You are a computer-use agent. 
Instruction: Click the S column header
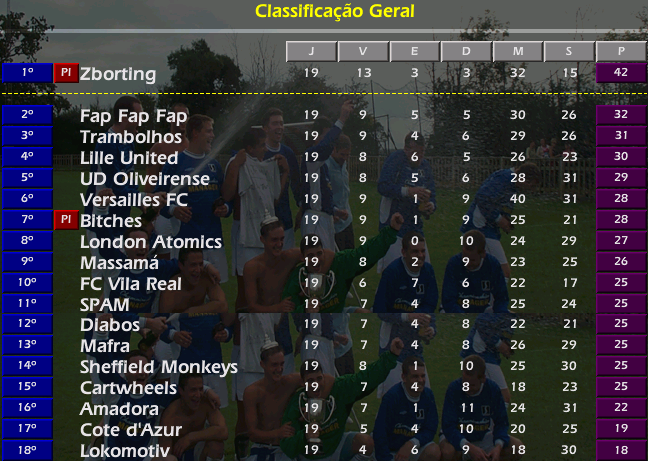[x=568, y=51]
